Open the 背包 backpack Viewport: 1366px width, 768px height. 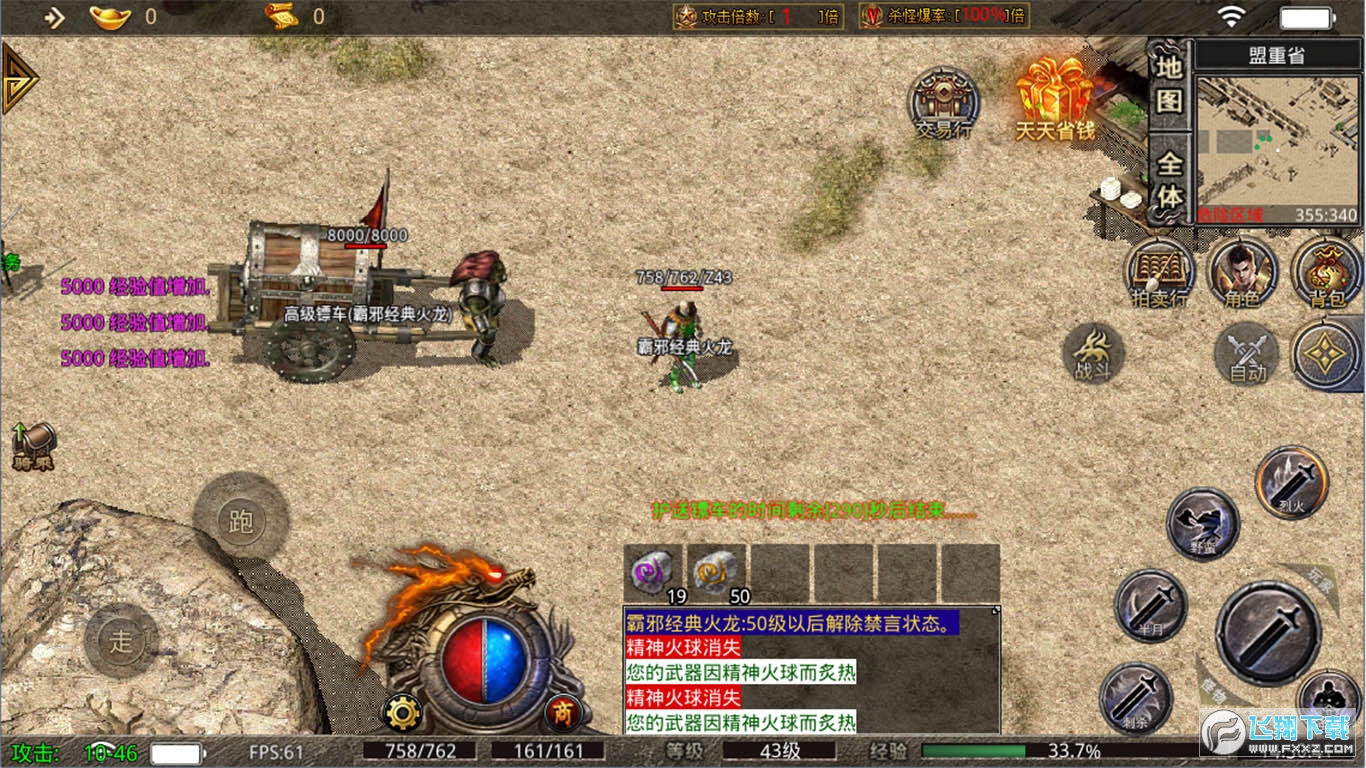(x=1326, y=272)
